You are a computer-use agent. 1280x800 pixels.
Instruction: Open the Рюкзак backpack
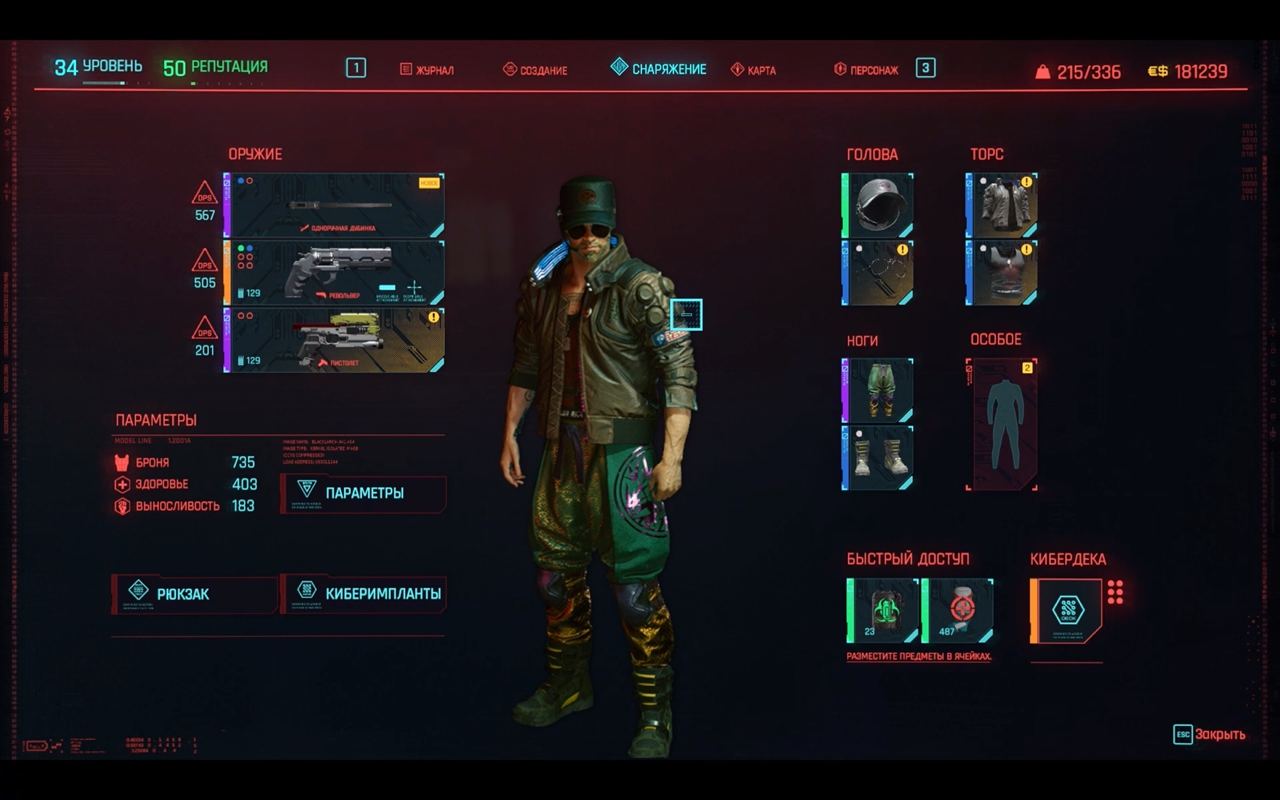(194, 594)
